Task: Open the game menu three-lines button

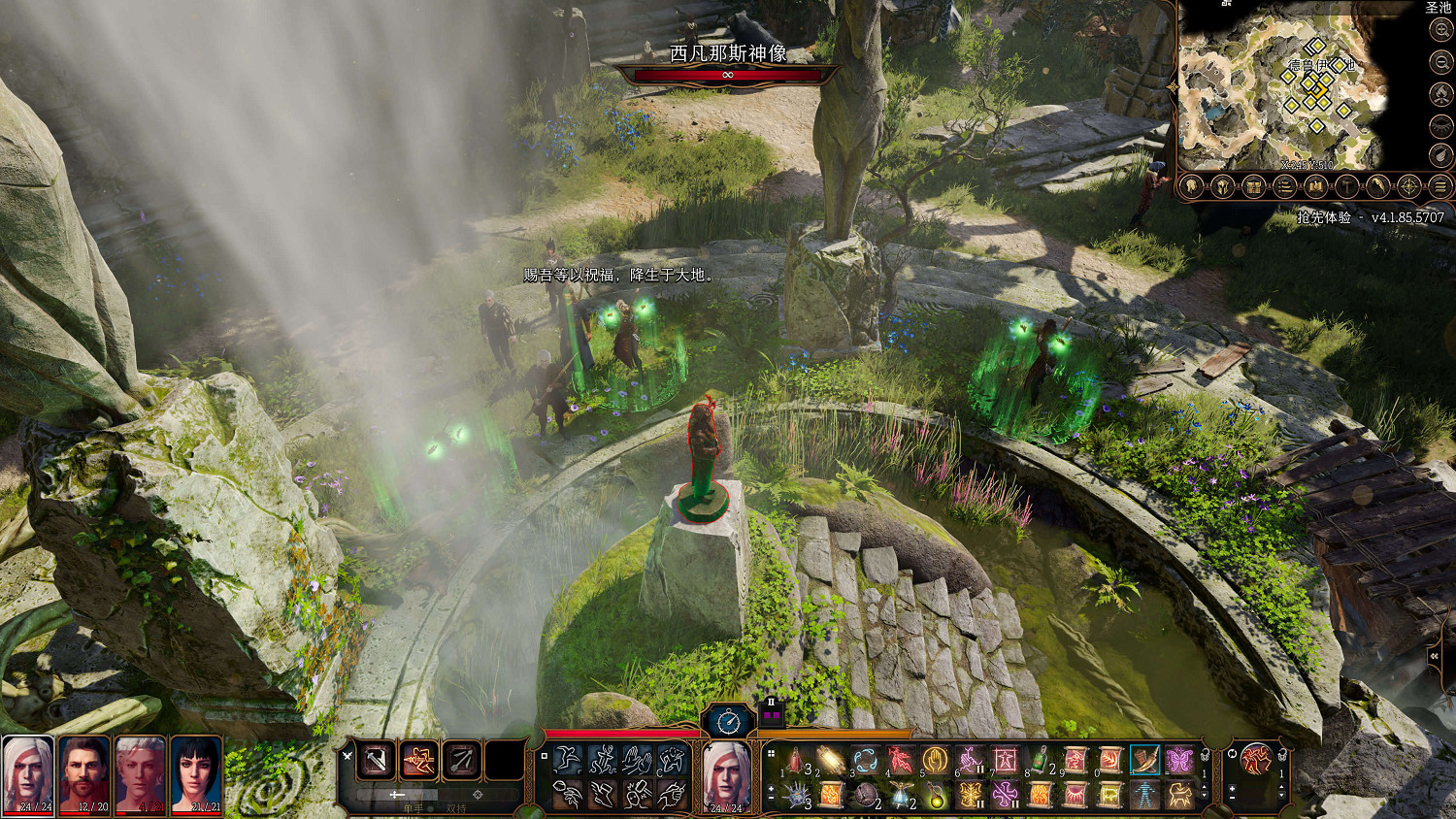Action: pyautogui.click(x=1440, y=186)
